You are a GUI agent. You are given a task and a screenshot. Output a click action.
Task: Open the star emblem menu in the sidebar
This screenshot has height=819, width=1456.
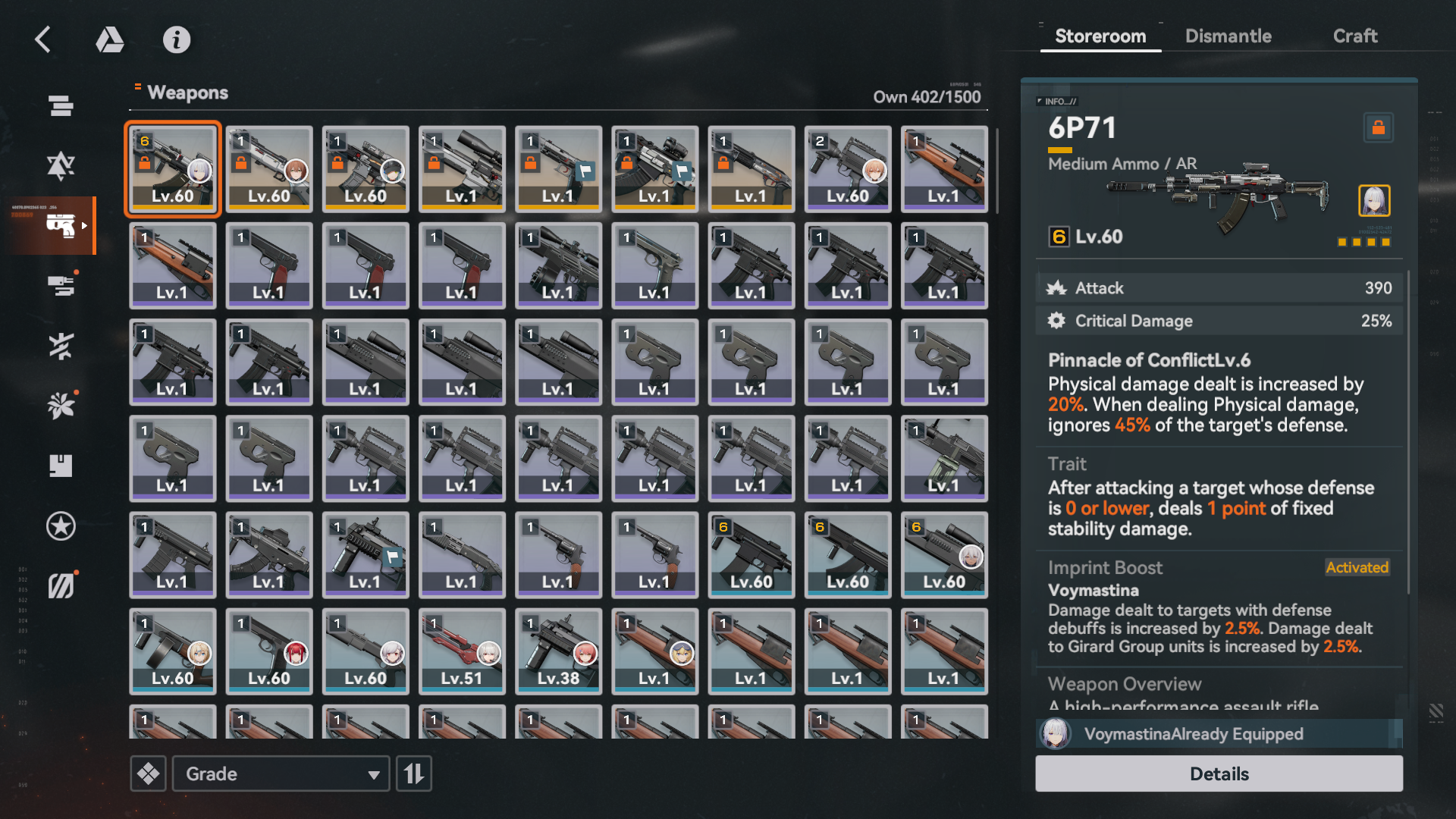(x=61, y=526)
